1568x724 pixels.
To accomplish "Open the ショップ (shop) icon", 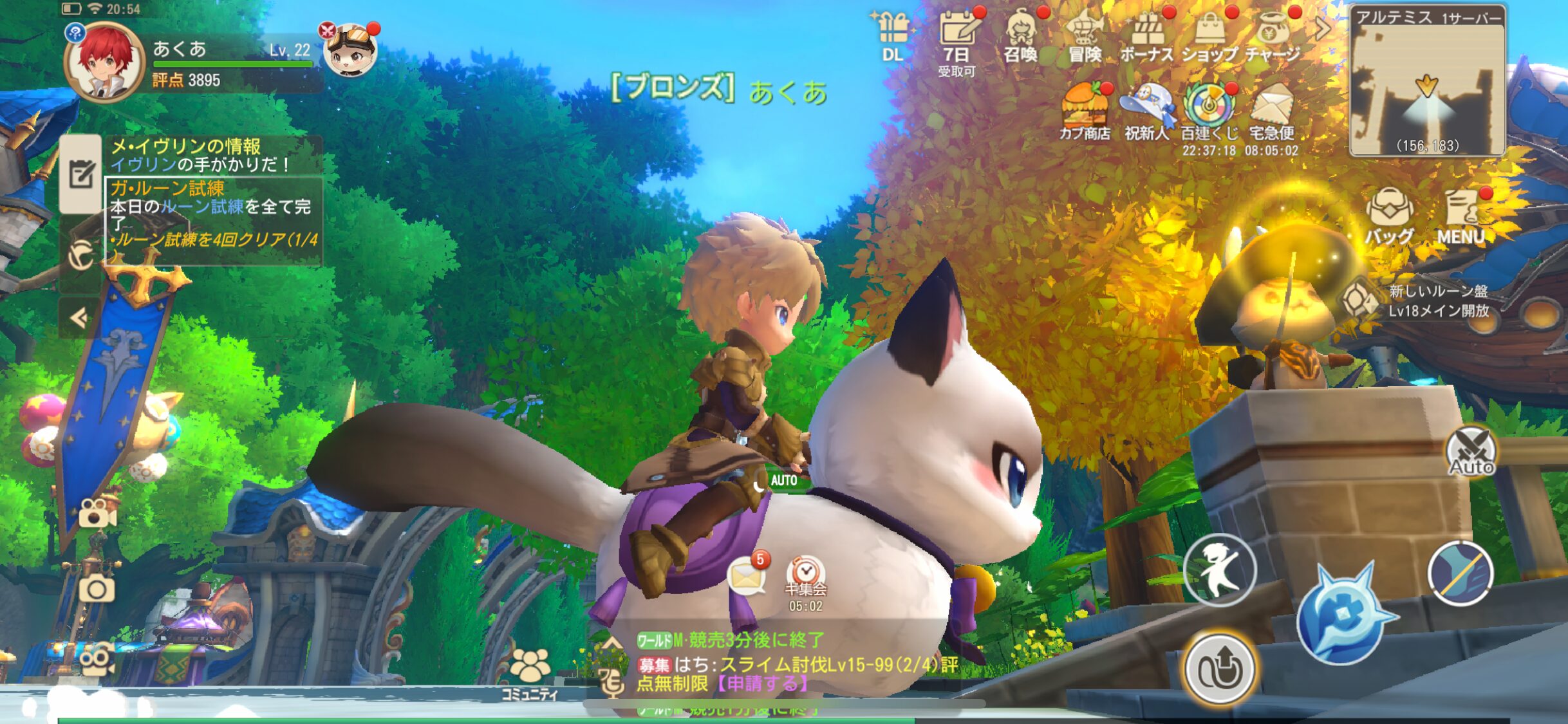I will click(x=1210, y=37).
